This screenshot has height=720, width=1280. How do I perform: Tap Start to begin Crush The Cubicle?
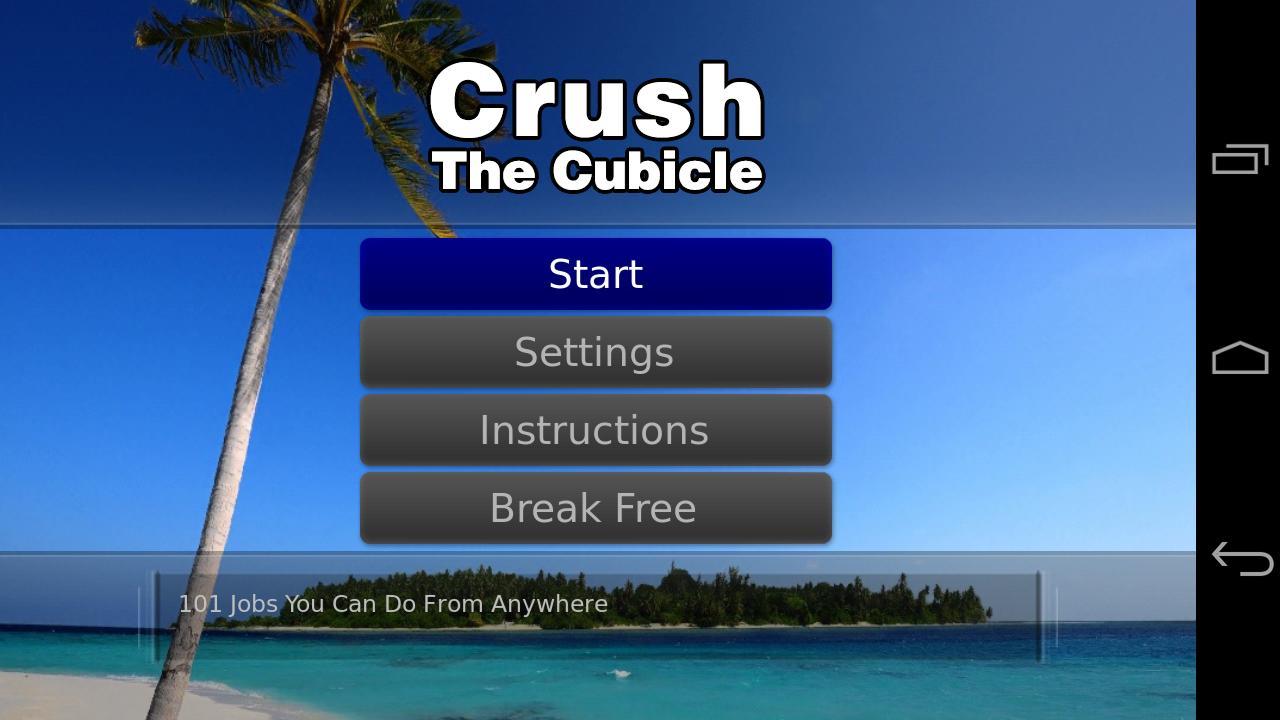(x=595, y=273)
